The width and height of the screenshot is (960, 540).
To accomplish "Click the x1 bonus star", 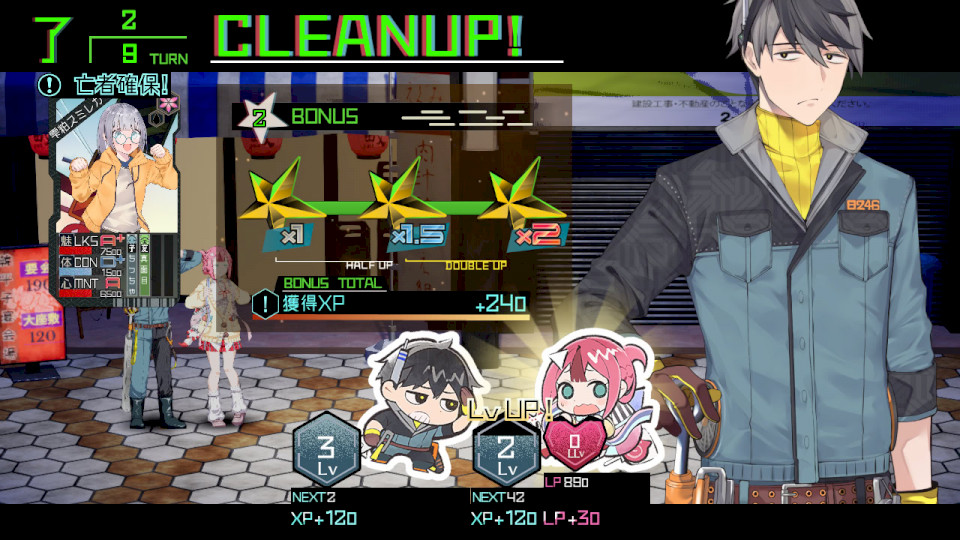I will click(x=285, y=205).
